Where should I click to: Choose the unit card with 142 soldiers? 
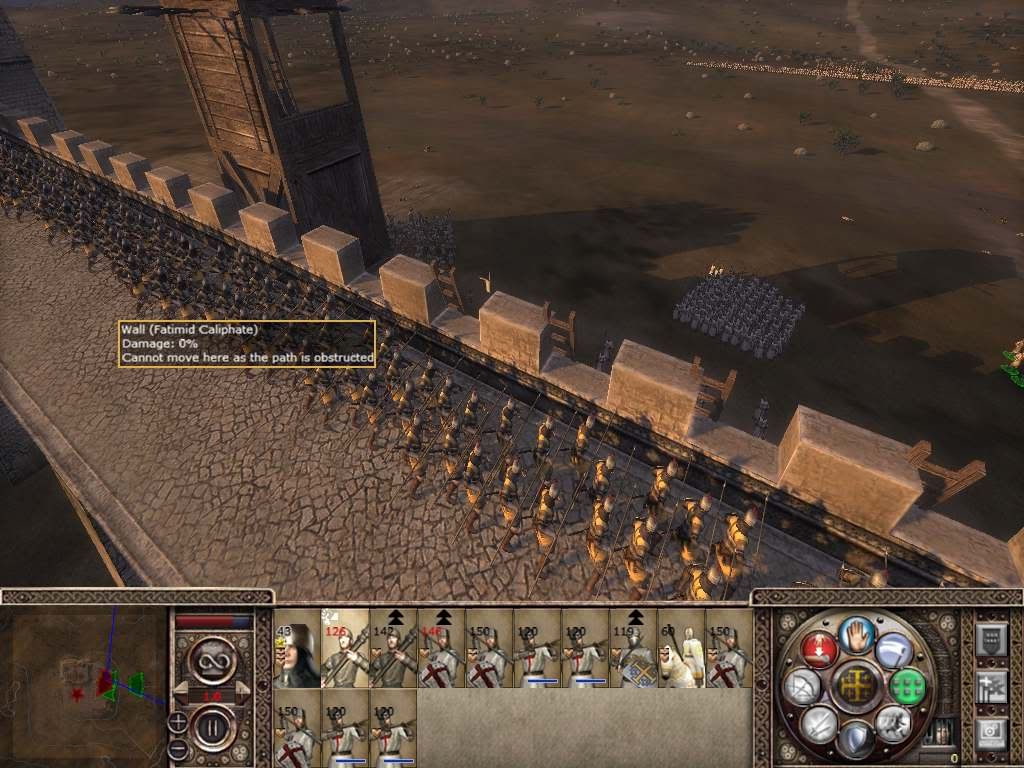[393, 649]
